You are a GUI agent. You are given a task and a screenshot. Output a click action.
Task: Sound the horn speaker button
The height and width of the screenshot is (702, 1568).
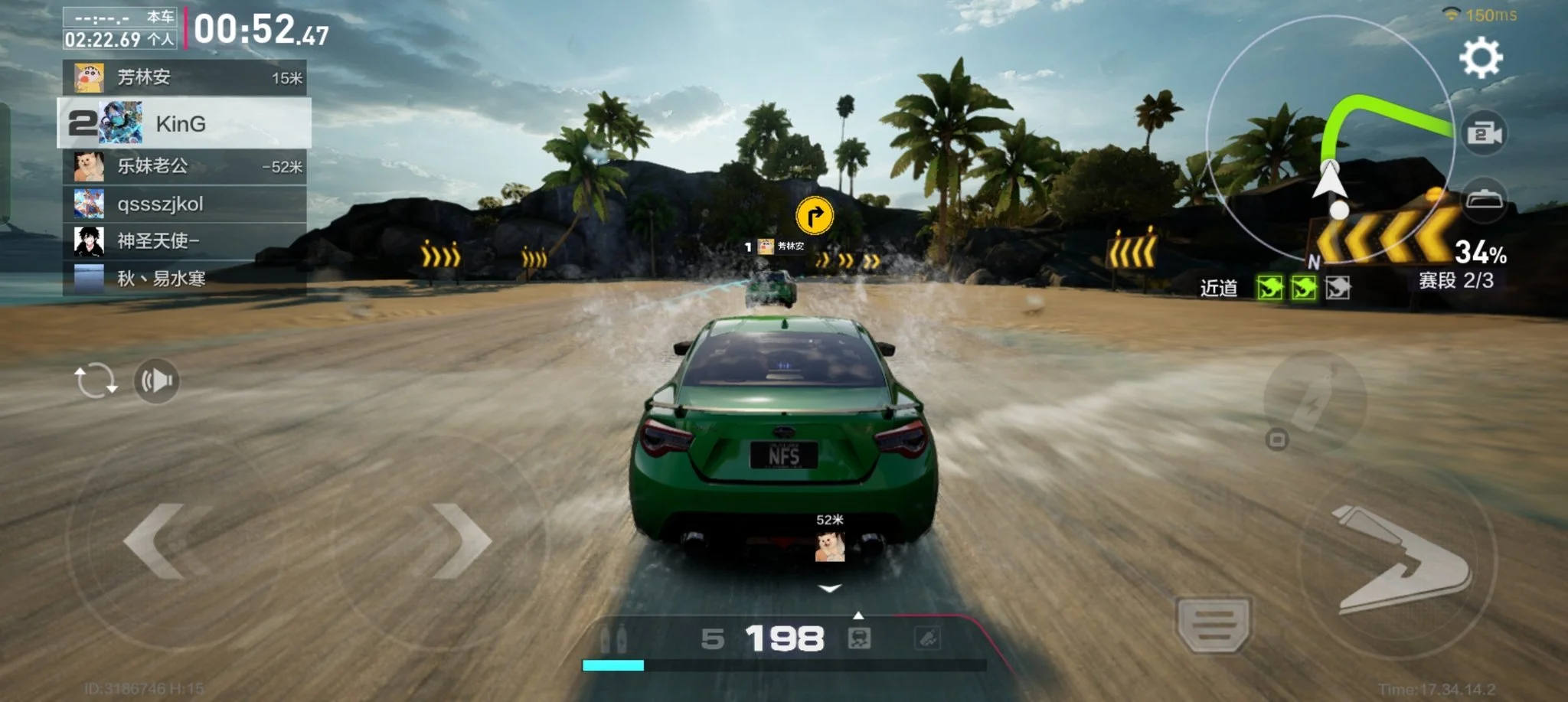157,380
